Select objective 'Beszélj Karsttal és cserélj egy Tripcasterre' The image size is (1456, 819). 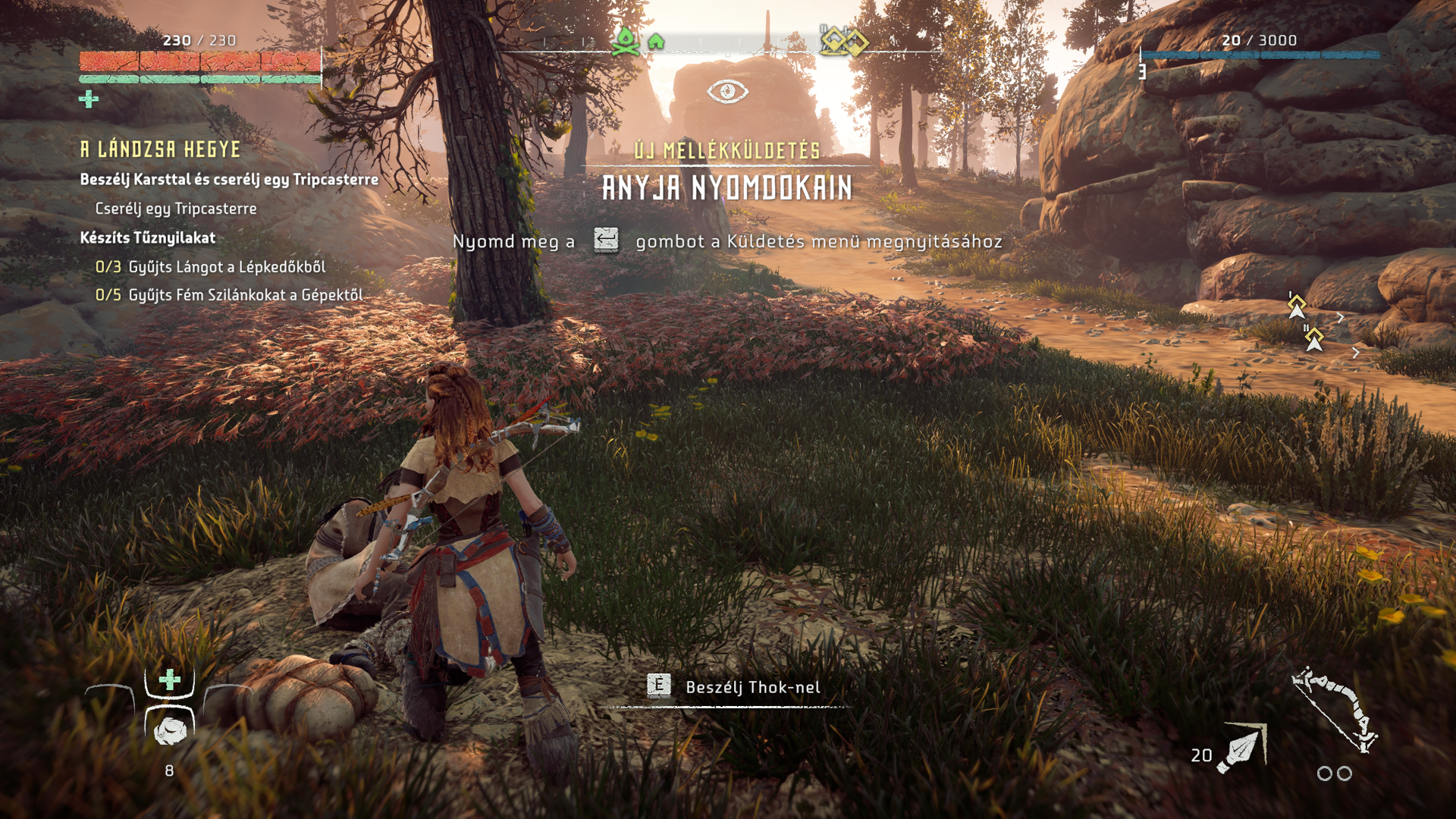tap(229, 180)
